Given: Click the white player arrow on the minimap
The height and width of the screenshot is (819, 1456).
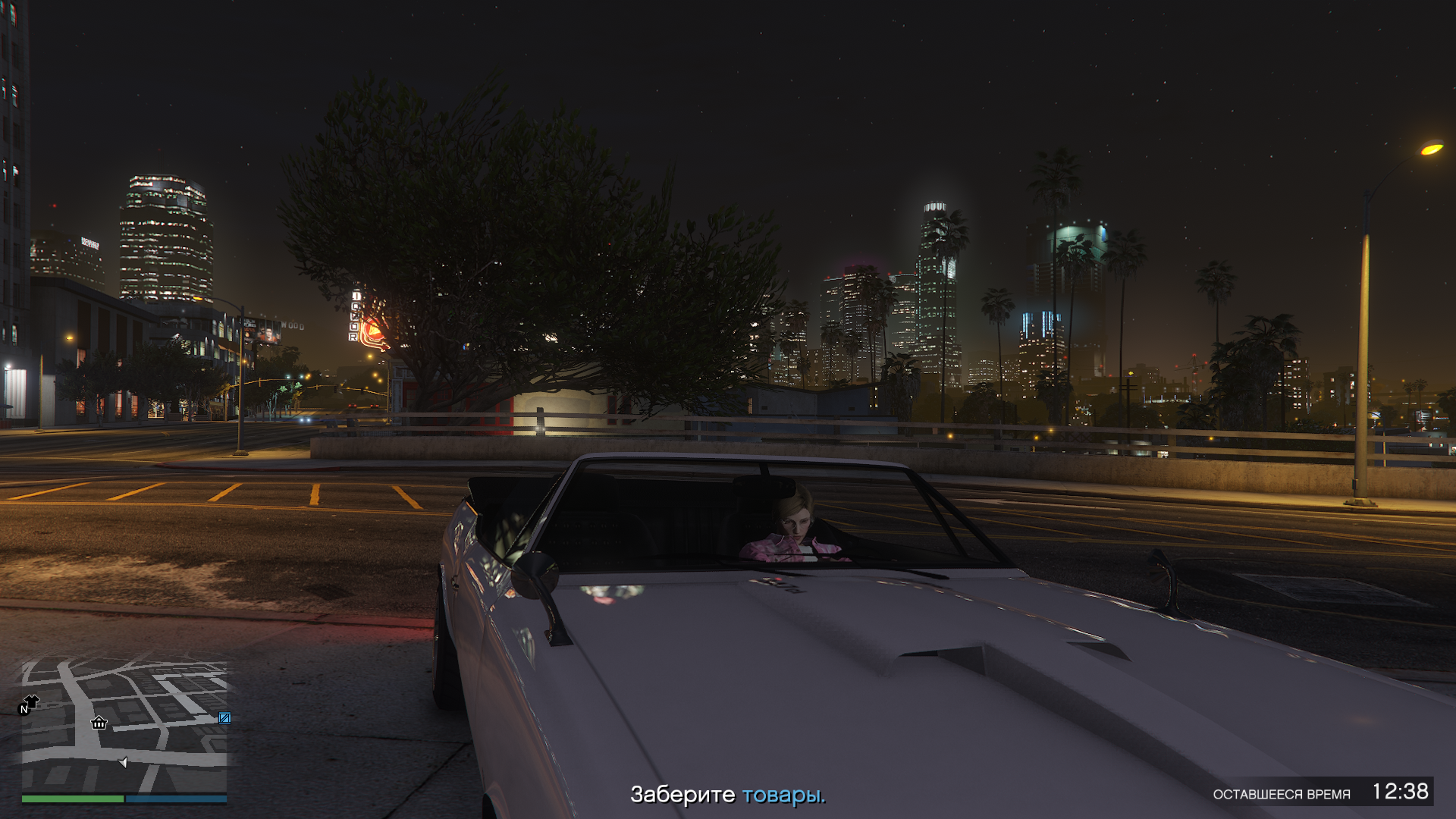Looking at the screenshot, I should pos(123,761).
